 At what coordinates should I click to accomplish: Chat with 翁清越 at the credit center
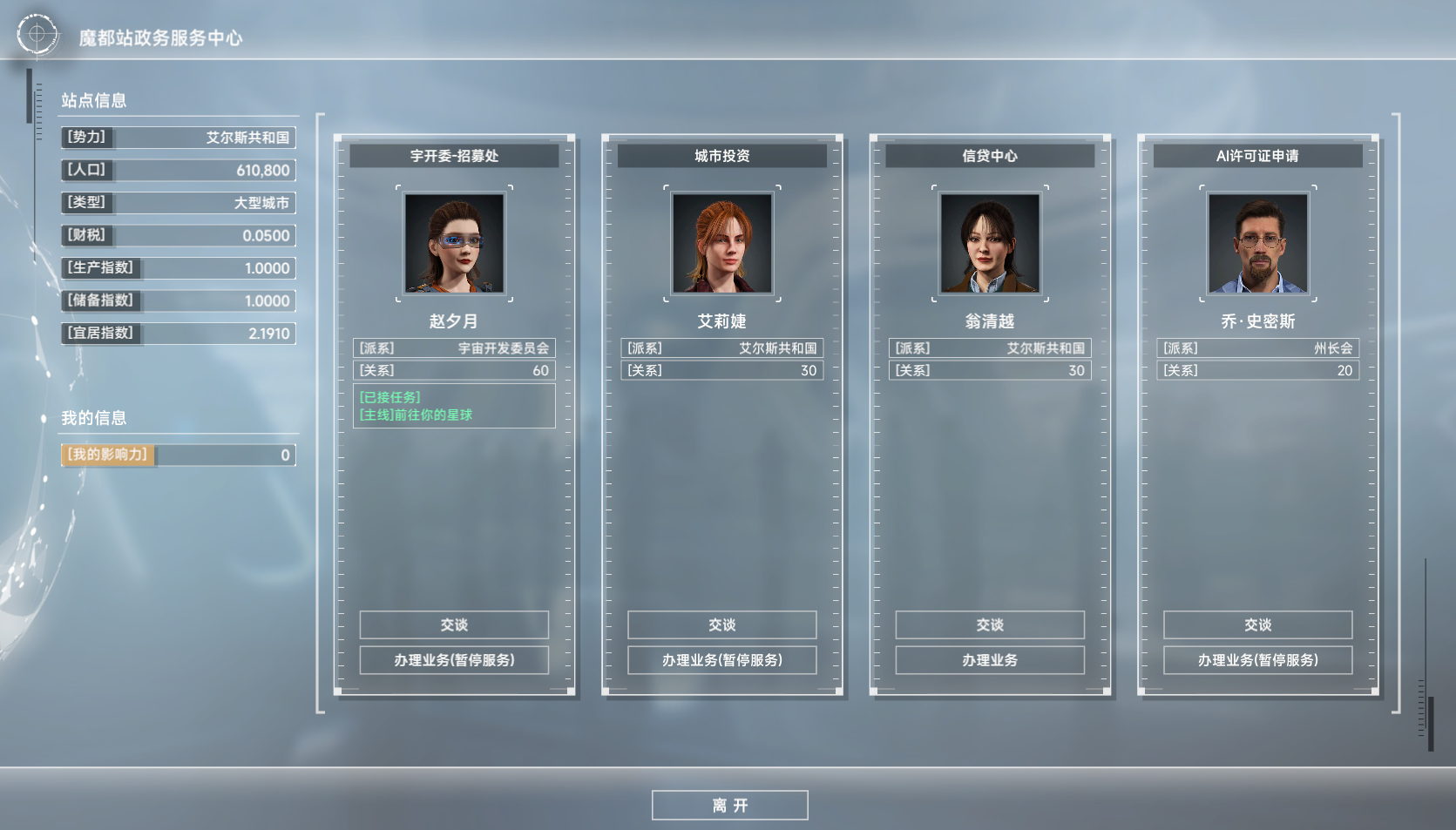990,624
